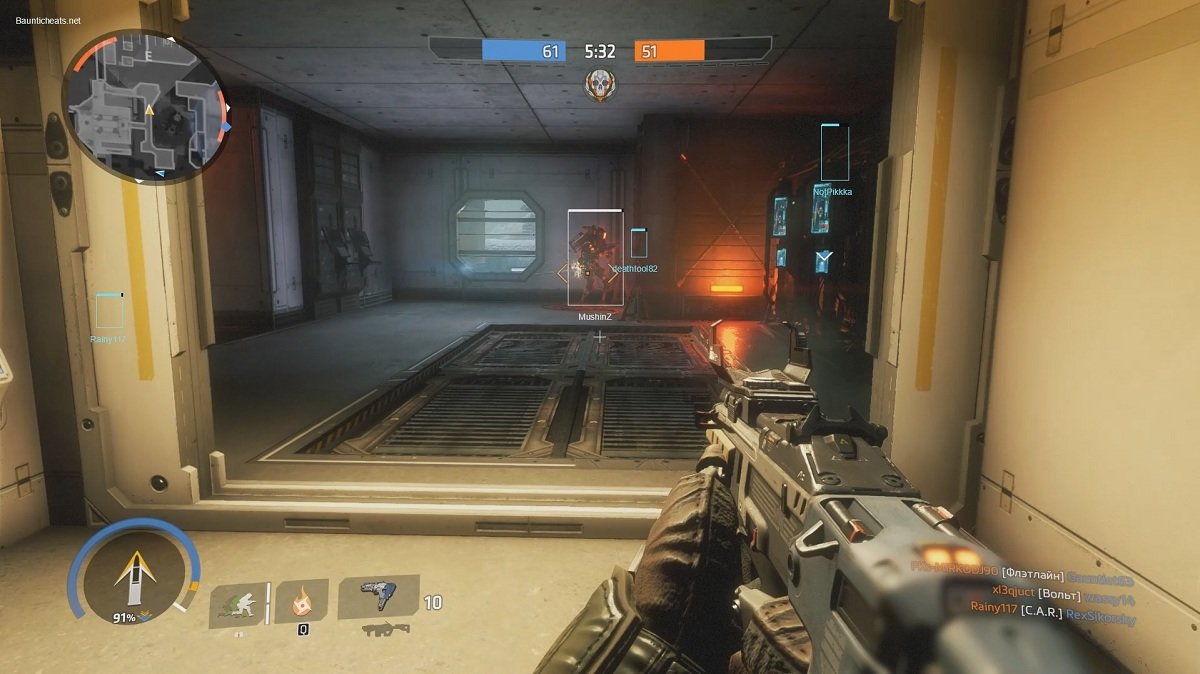The height and width of the screenshot is (674, 1200).
Task: Select the Titan meter arrow emblem
Action: click(x=133, y=575)
